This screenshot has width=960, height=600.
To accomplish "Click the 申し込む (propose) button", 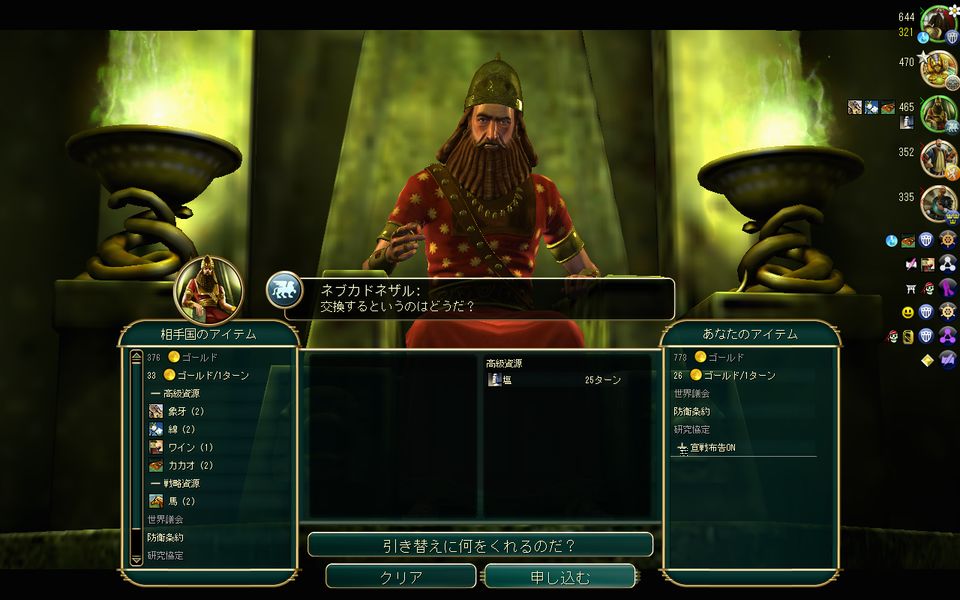I will tap(560, 577).
